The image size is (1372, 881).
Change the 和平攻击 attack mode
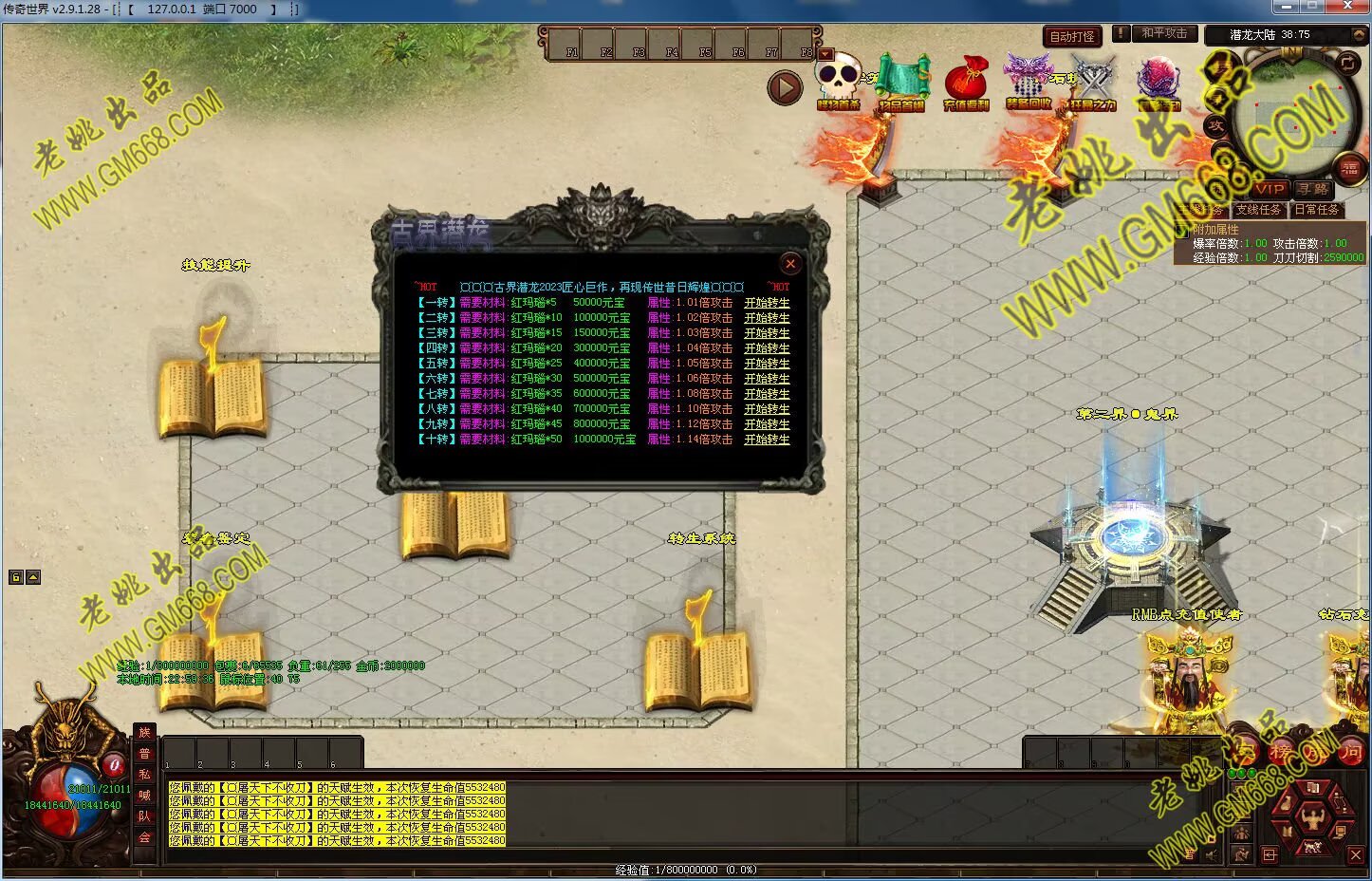pos(1163,33)
